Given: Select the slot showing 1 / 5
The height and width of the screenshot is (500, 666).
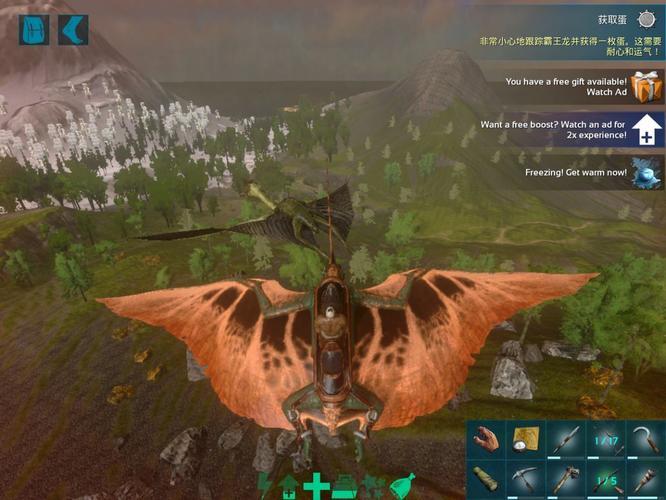Looking at the screenshot, I should pyautogui.click(x=602, y=478).
